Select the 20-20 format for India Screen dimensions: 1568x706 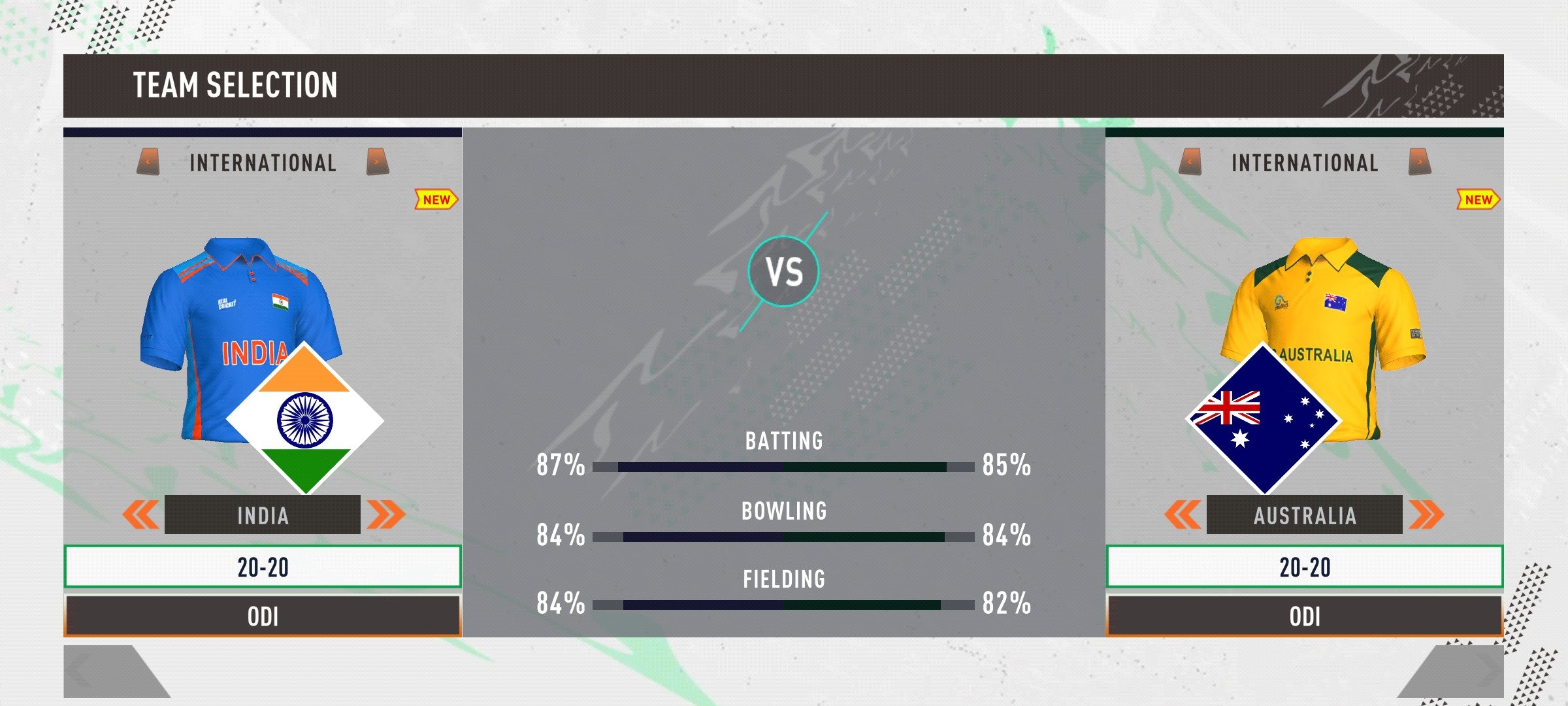point(262,567)
